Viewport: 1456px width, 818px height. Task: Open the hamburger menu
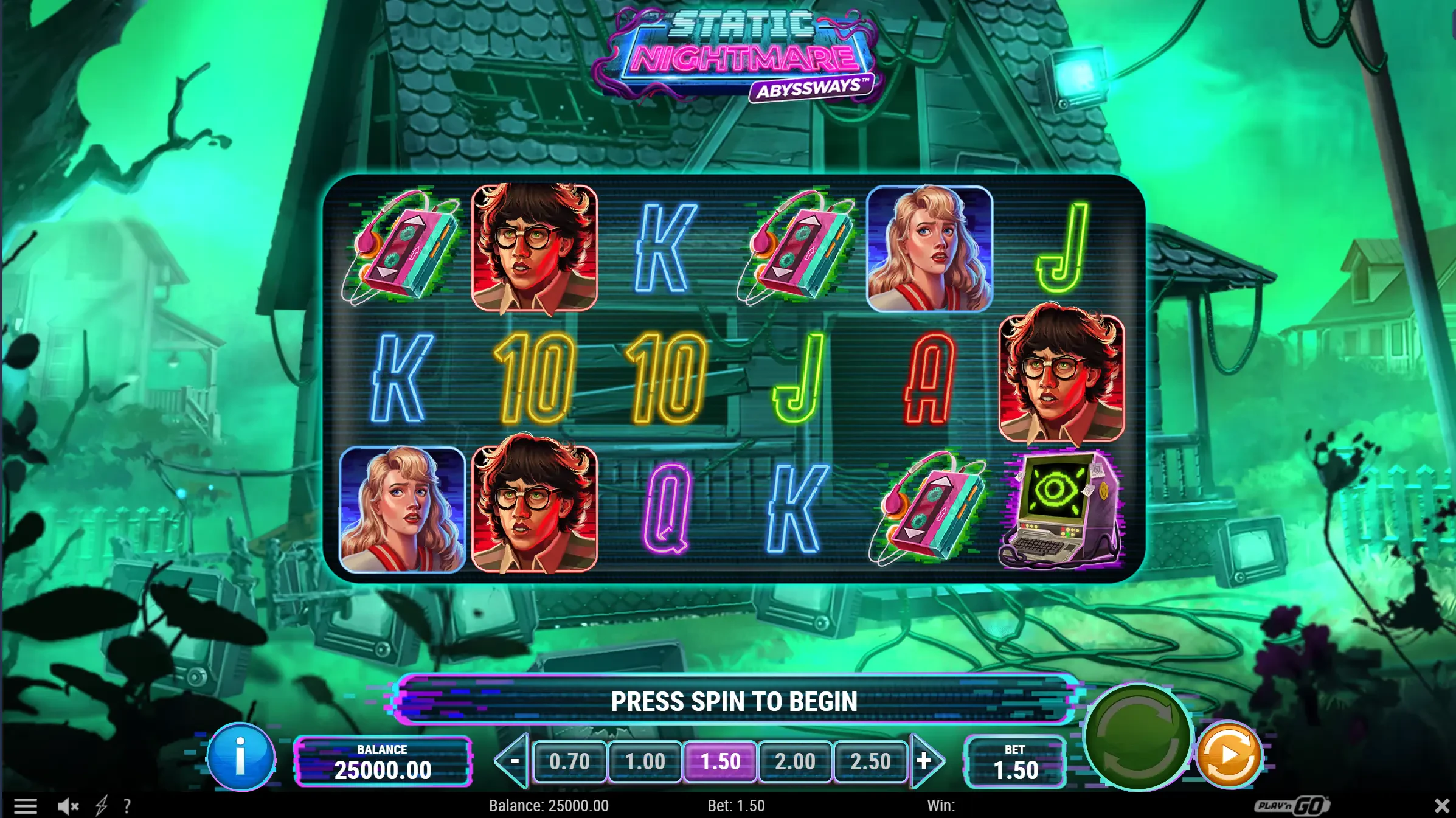tap(26, 806)
